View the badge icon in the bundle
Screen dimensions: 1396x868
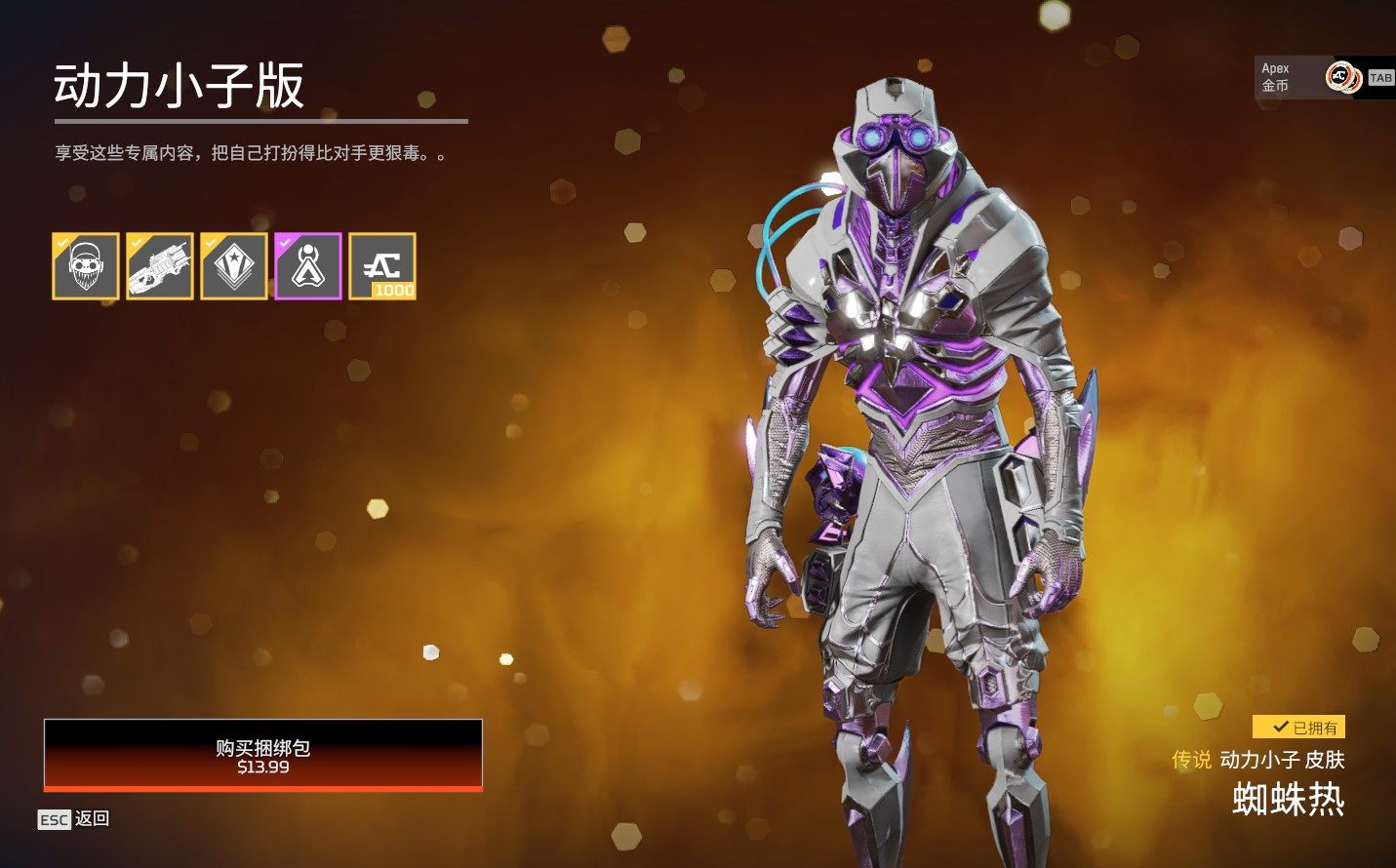[x=234, y=265]
